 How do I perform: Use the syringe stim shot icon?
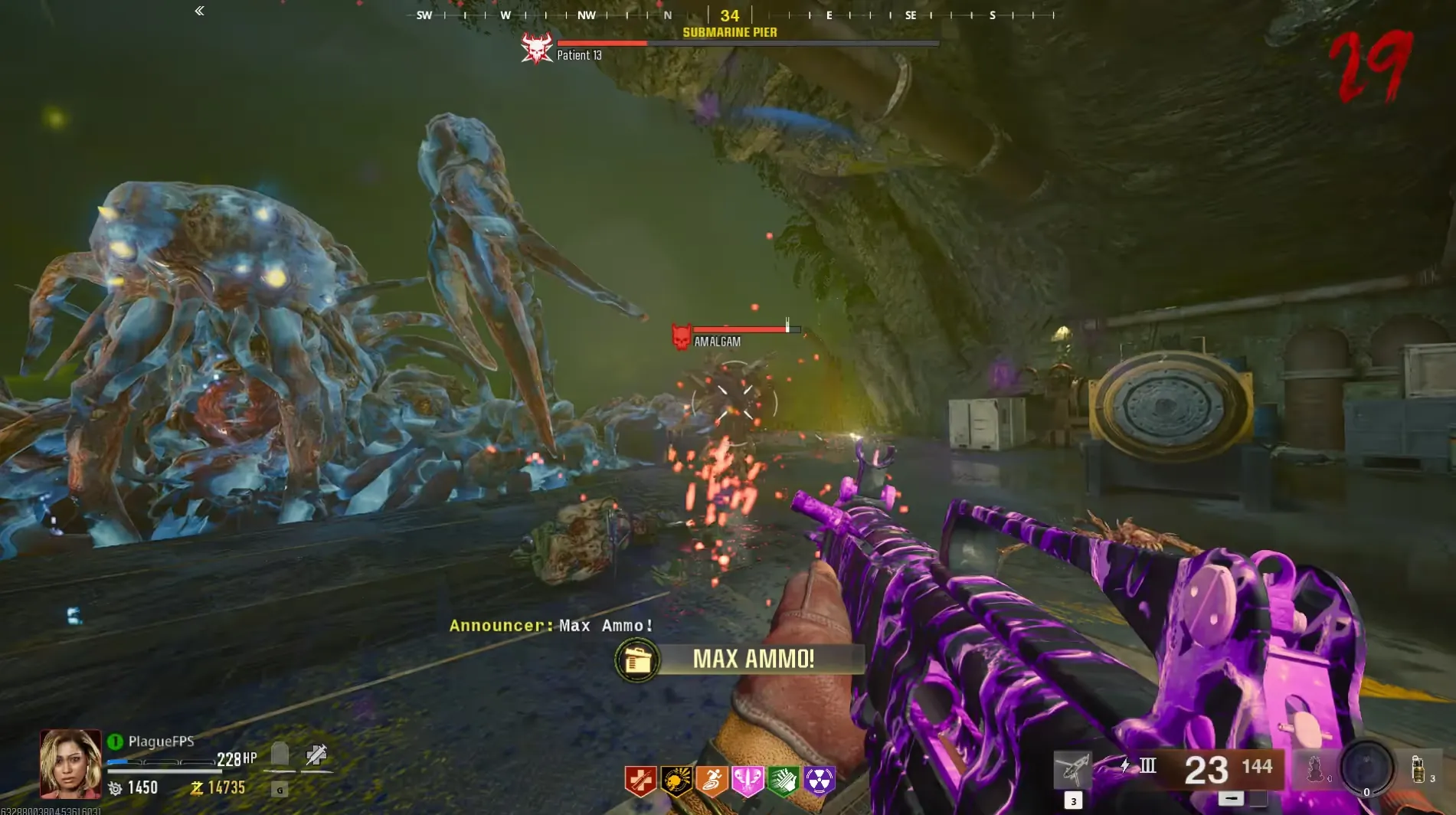316,755
